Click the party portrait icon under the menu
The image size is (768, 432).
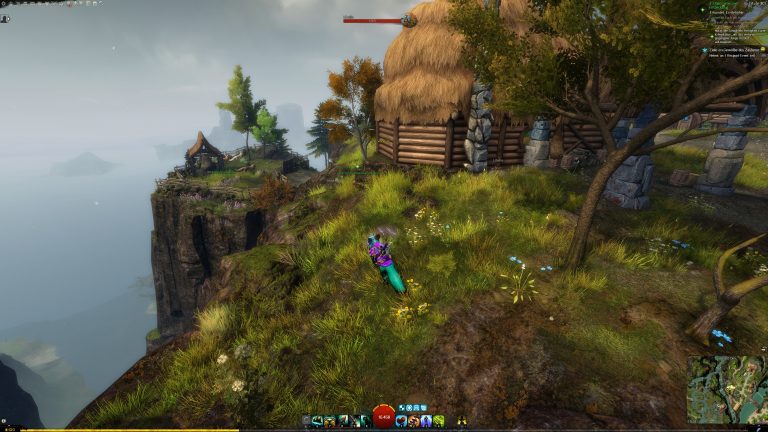pyautogui.click(x=5, y=18)
